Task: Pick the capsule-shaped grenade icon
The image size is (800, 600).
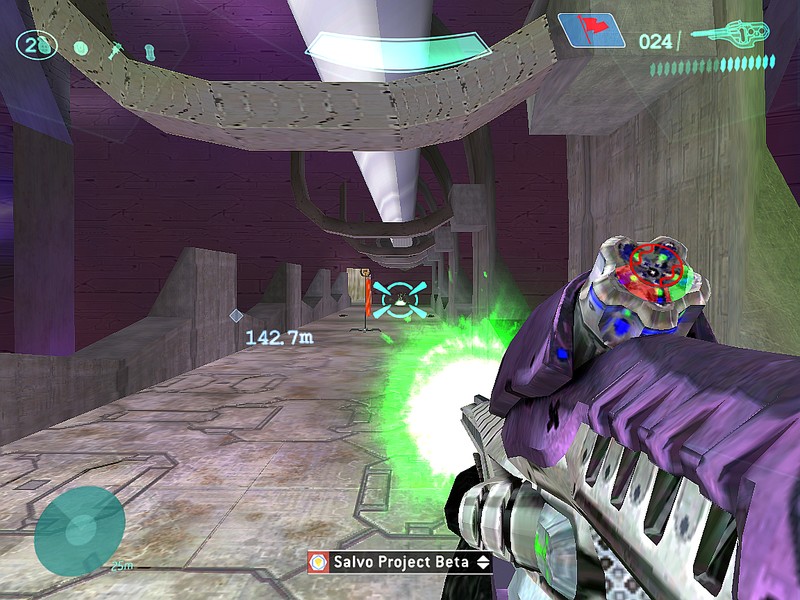Action: point(149,48)
